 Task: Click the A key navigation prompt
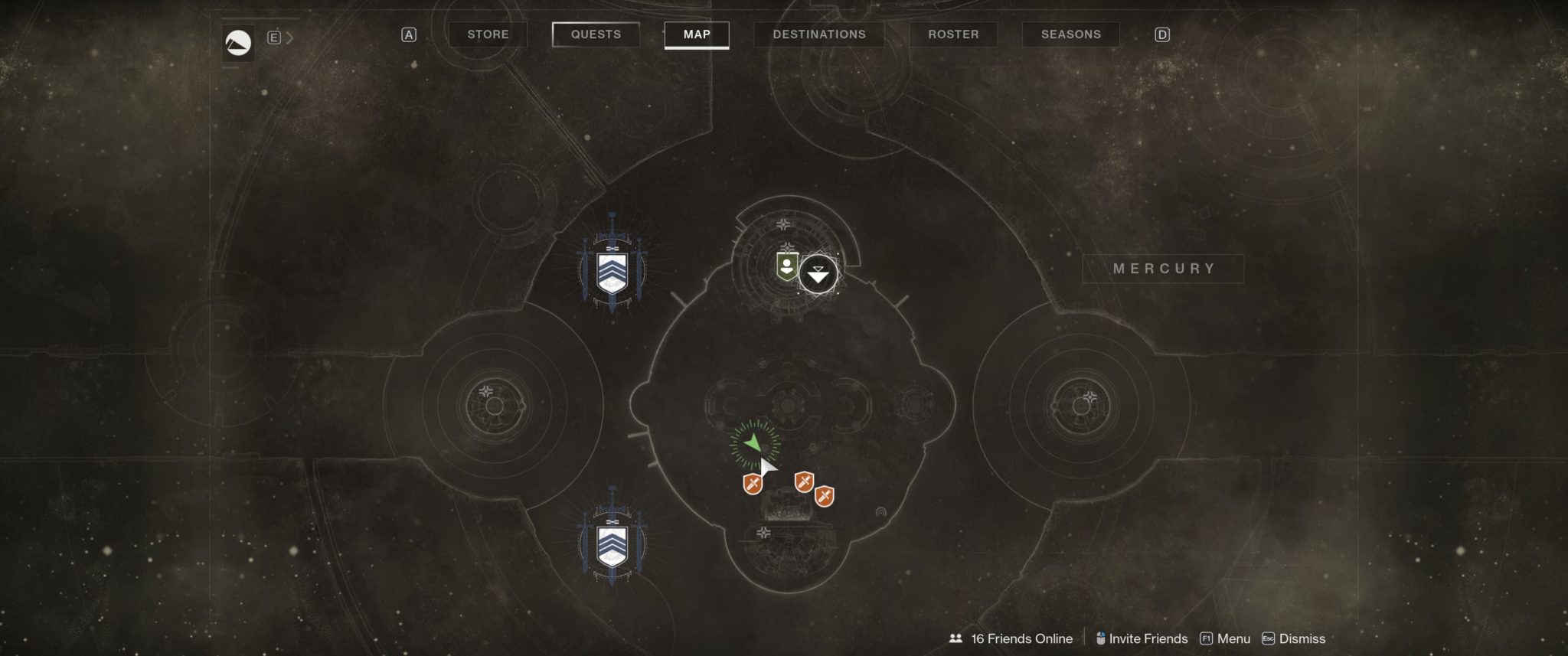408,34
